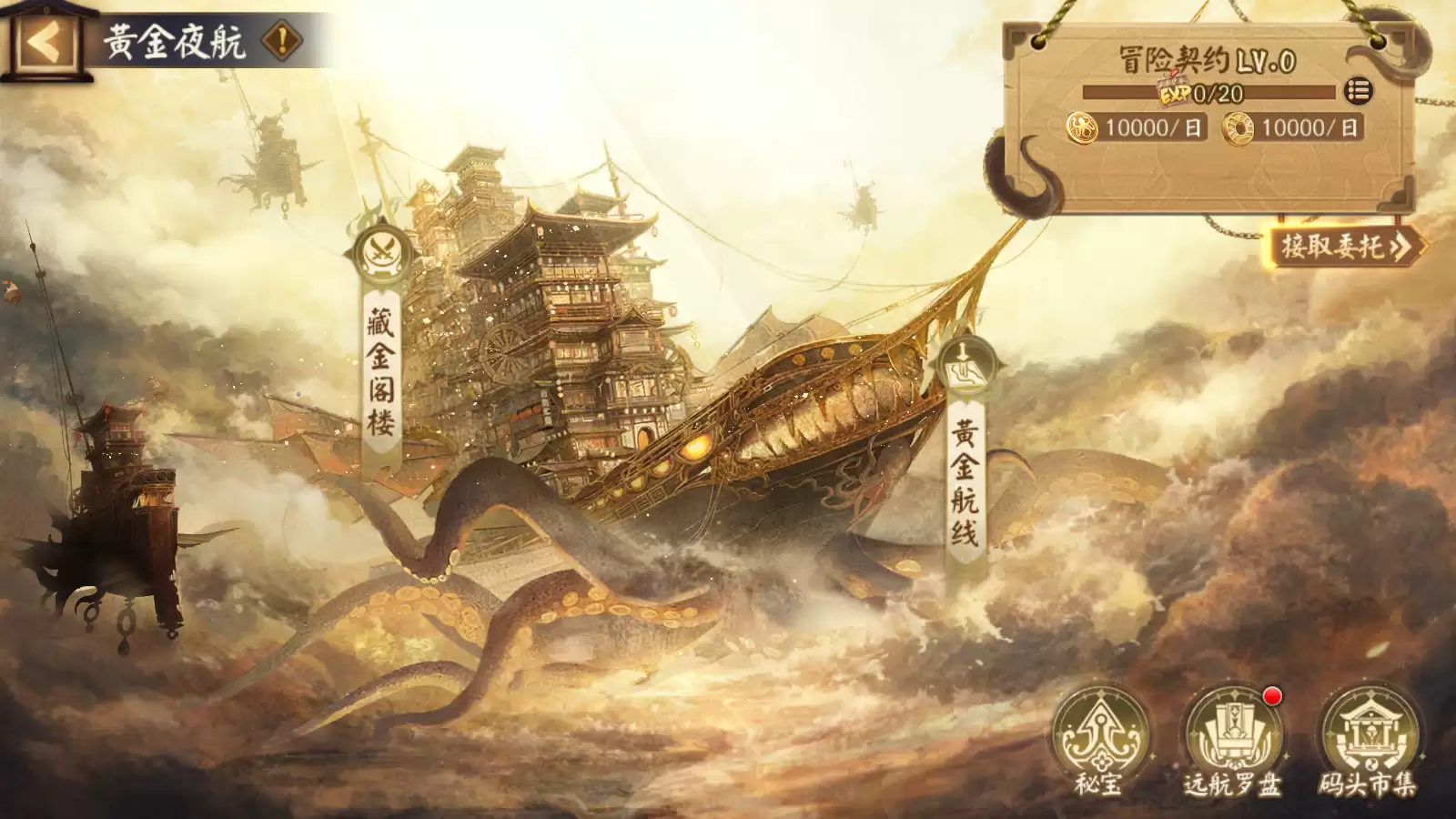The image size is (1456, 819).
Task: Open the 秘宝 (Secret Treasure) feature
Action: click(1103, 733)
